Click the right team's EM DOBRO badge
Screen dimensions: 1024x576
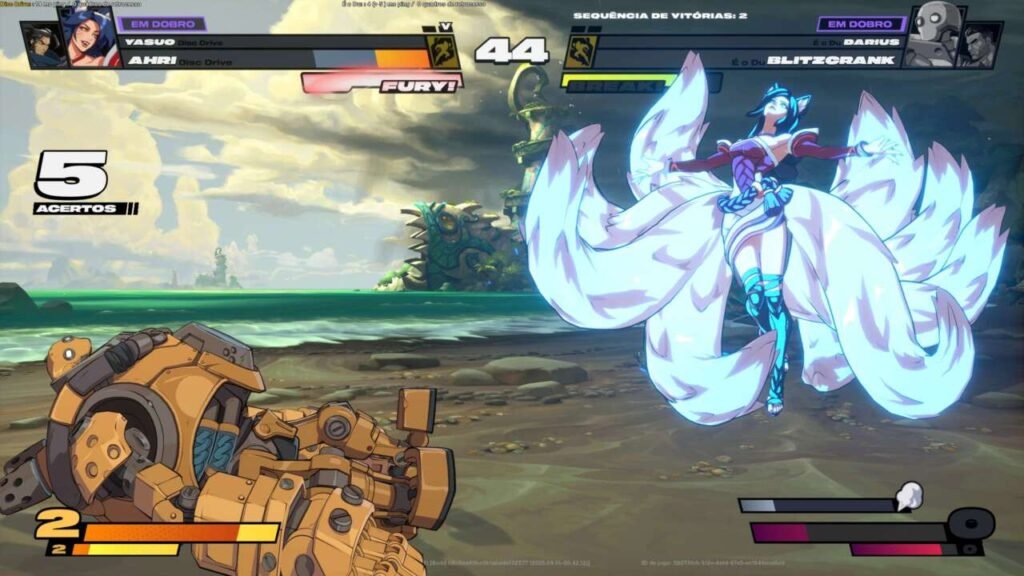(x=861, y=23)
